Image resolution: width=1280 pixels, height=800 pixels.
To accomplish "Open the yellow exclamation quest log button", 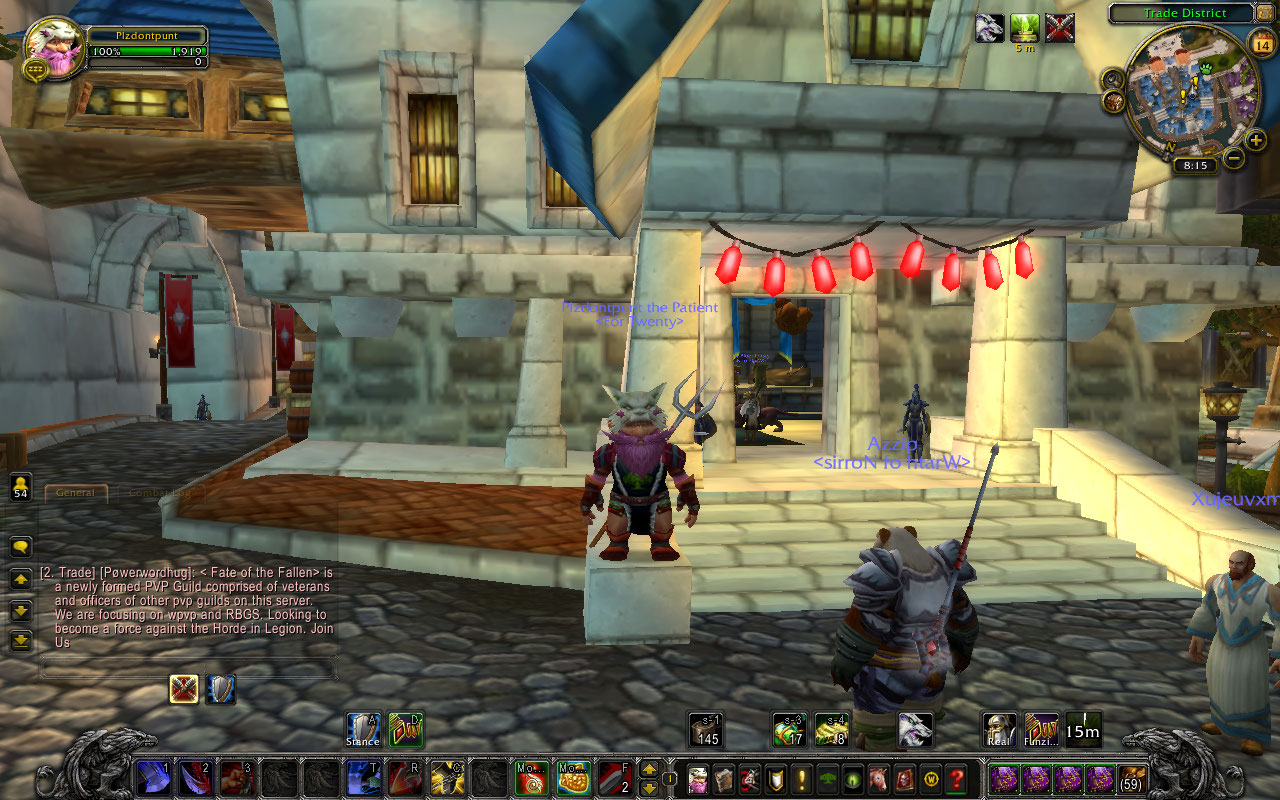I will coord(801,778).
